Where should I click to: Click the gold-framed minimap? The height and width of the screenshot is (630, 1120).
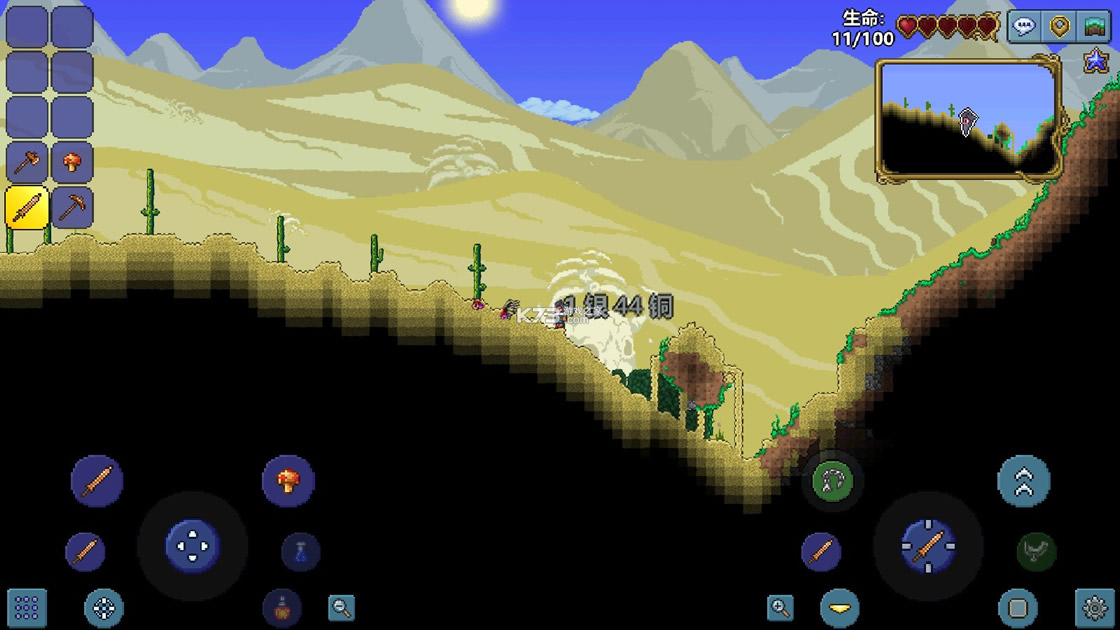pyautogui.click(x=968, y=118)
